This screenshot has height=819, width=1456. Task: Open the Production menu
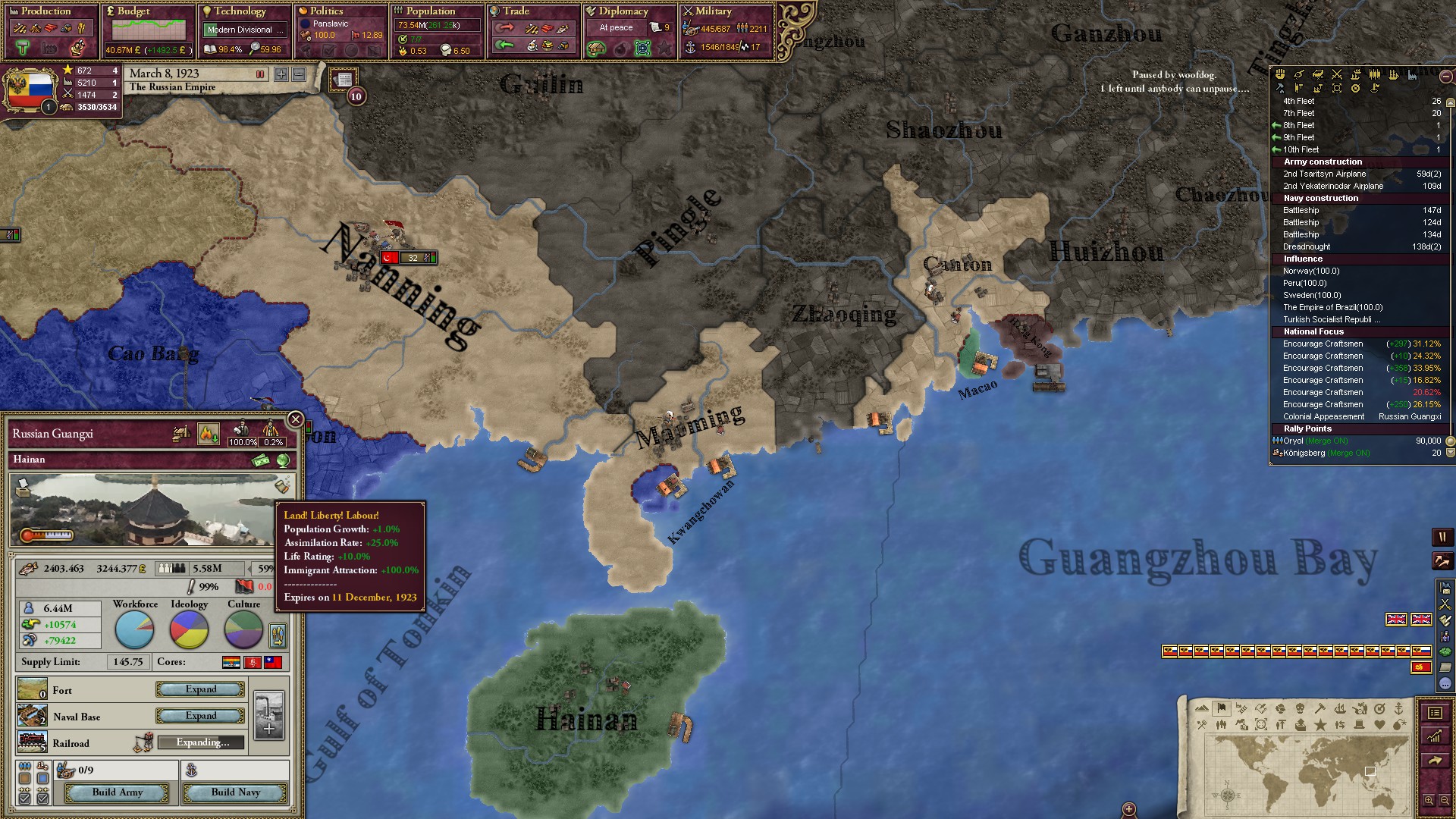47,11
